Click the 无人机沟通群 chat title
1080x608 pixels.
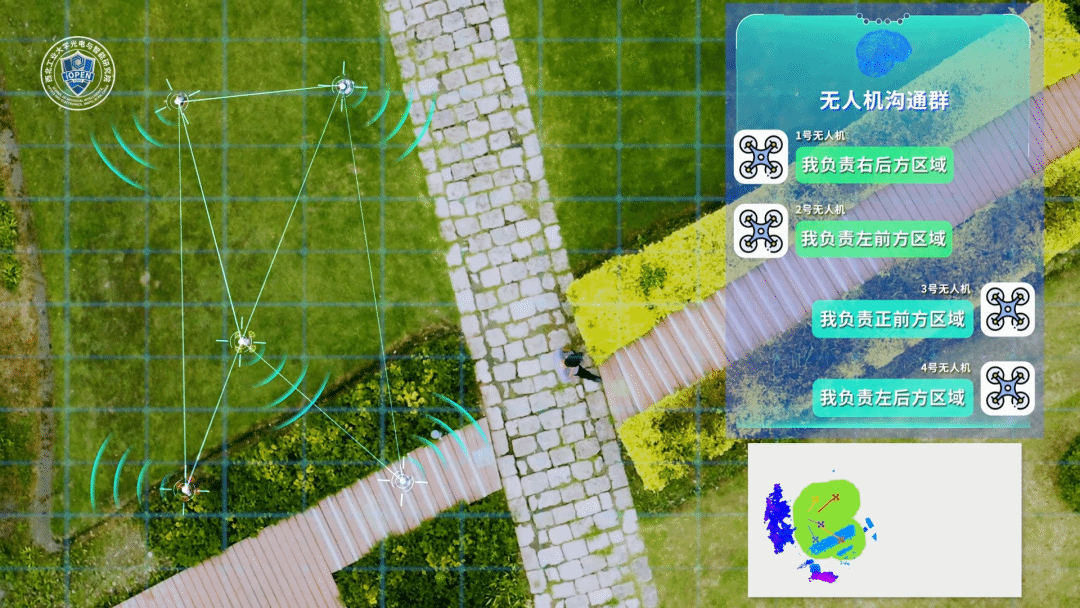[x=883, y=100]
